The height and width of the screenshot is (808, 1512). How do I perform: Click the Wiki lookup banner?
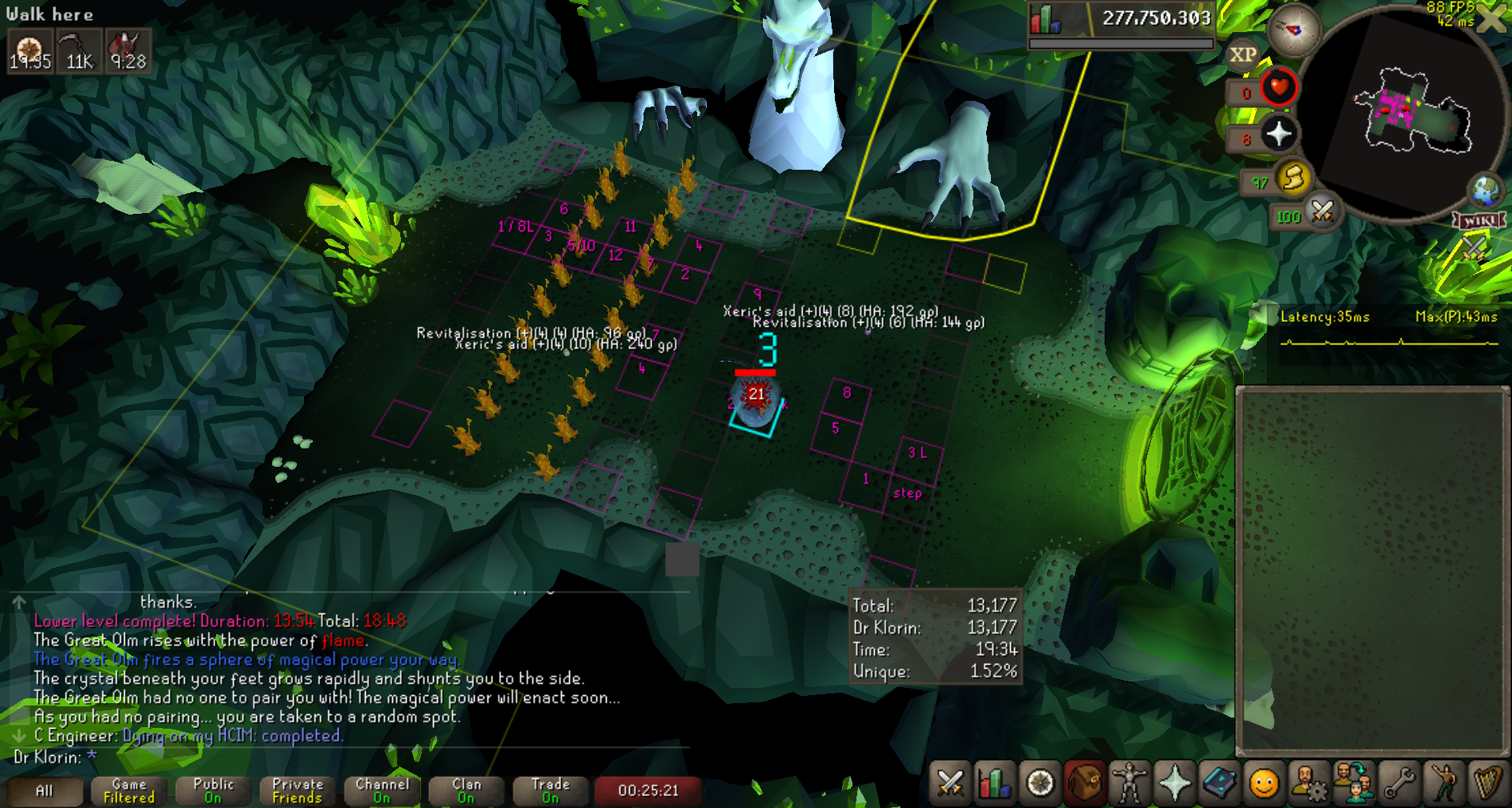[x=1479, y=221]
